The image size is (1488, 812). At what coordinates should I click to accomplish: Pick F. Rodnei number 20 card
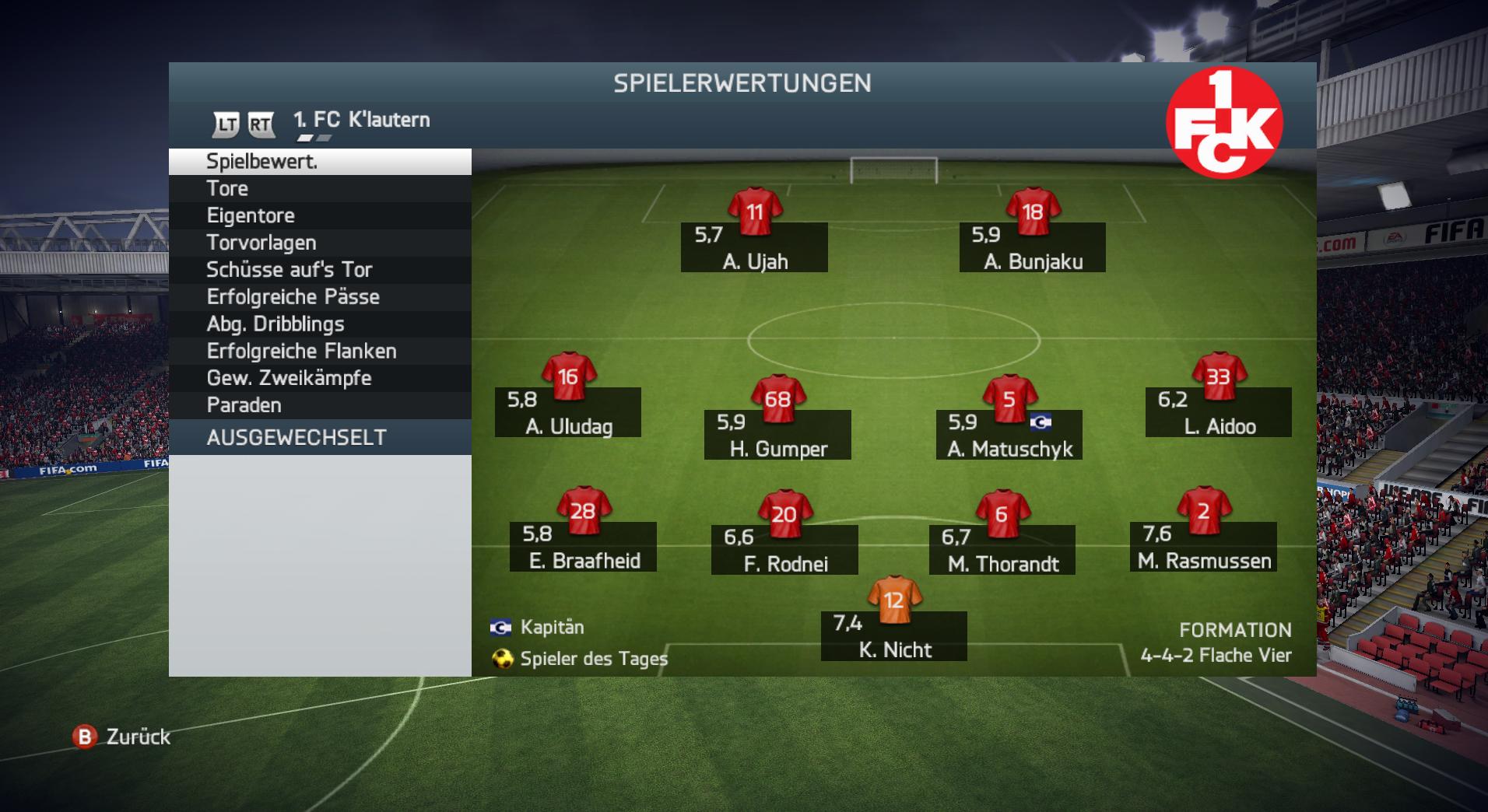(x=784, y=549)
